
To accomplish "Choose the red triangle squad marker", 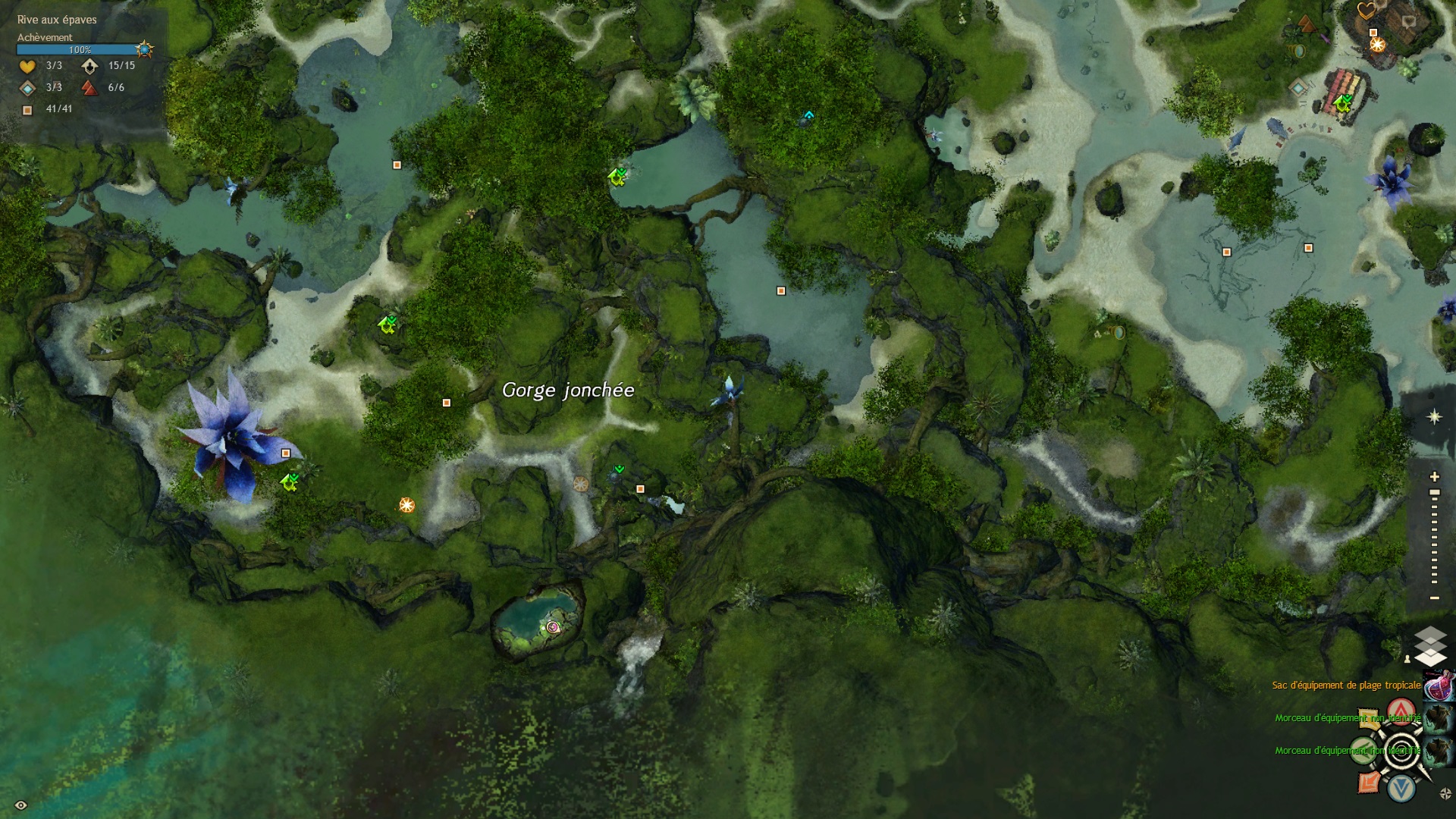I will tap(1401, 711).
